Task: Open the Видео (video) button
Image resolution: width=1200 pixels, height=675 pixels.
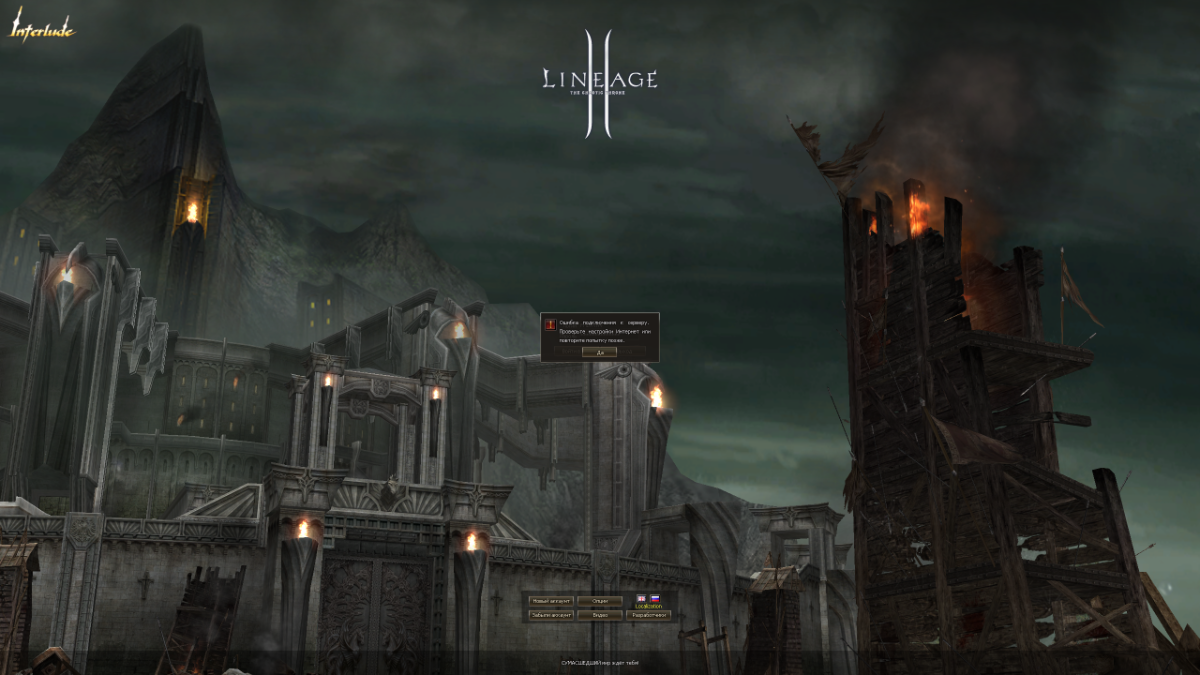Action: 600,615
